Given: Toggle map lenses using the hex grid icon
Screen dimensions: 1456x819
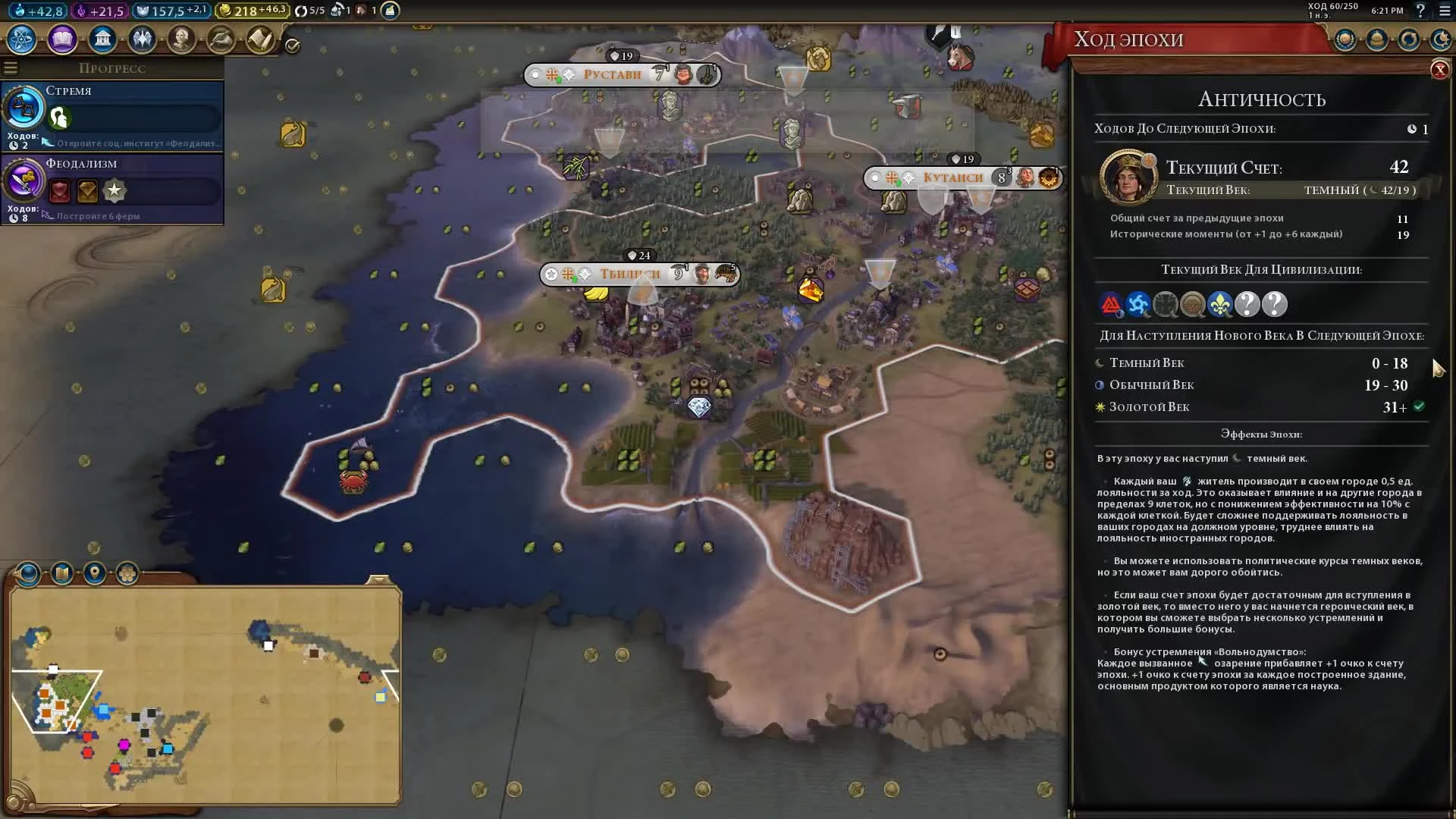Looking at the screenshot, I should (x=127, y=574).
